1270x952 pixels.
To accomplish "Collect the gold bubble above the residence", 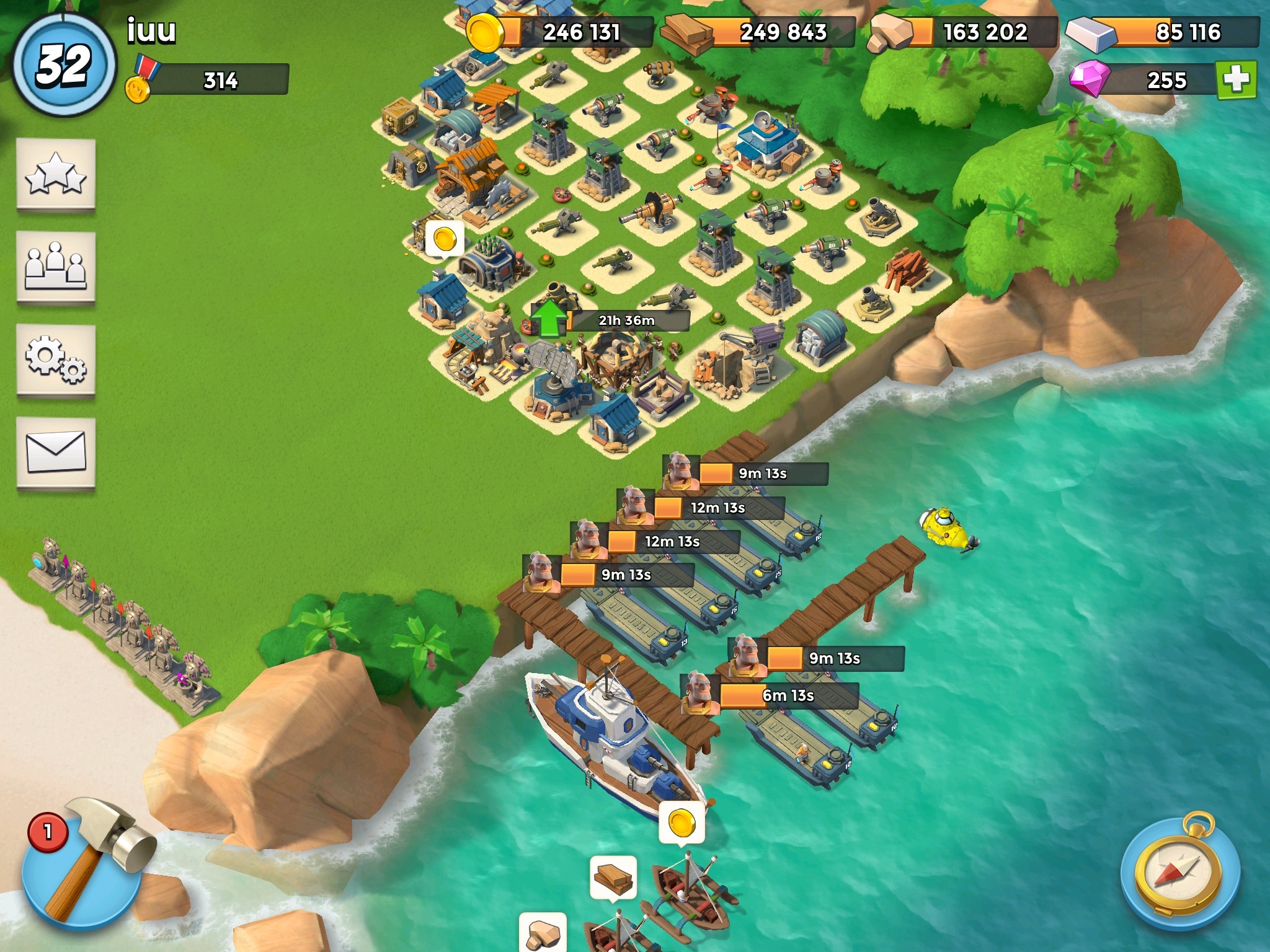I will point(445,238).
